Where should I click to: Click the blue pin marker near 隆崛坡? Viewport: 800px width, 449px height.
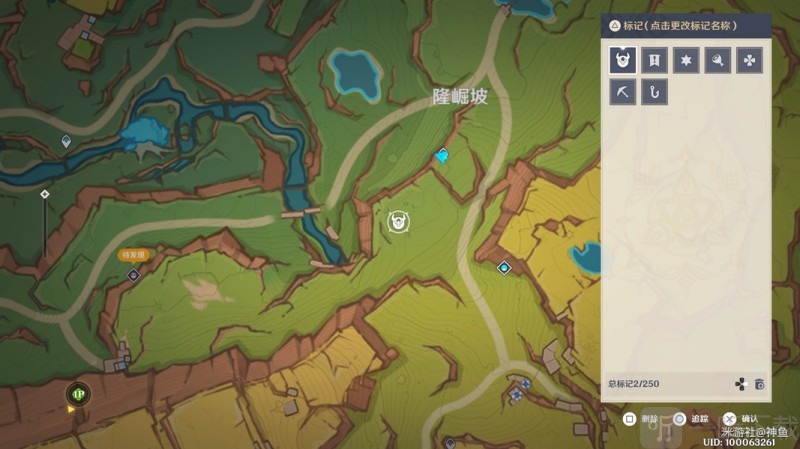click(x=443, y=156)
